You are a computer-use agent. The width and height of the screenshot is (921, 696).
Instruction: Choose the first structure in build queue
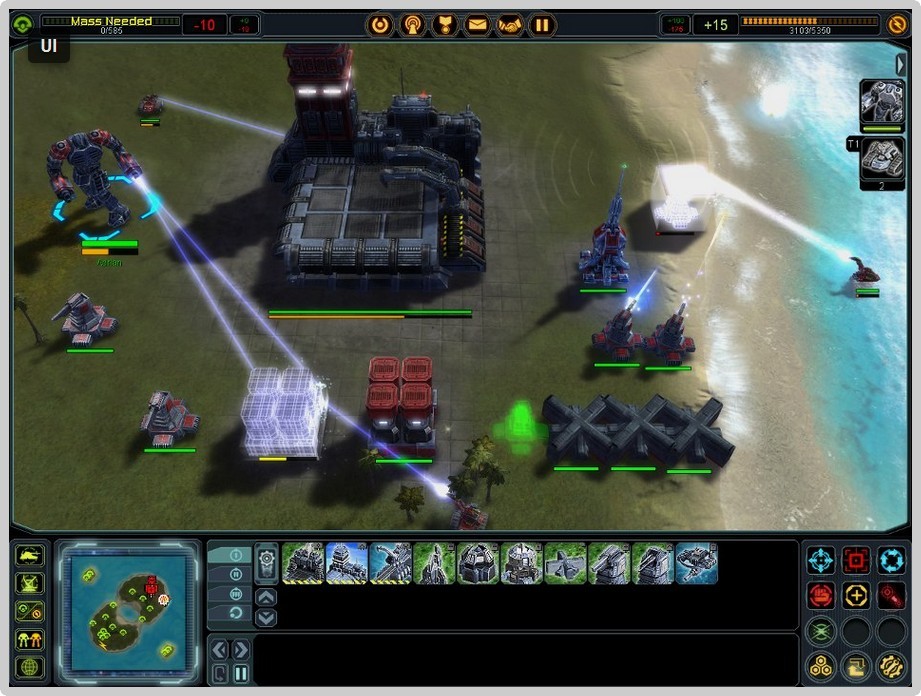tap(302, 563)
